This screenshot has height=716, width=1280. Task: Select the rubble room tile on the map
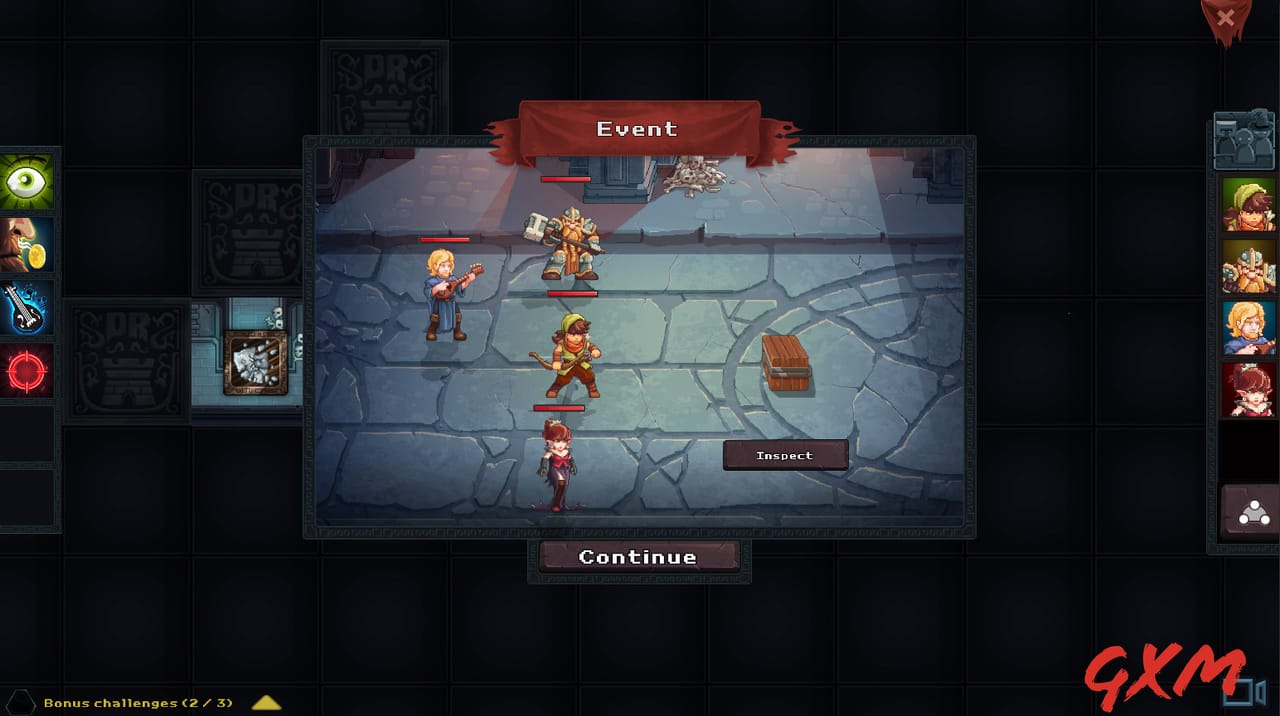click(255, 362)
